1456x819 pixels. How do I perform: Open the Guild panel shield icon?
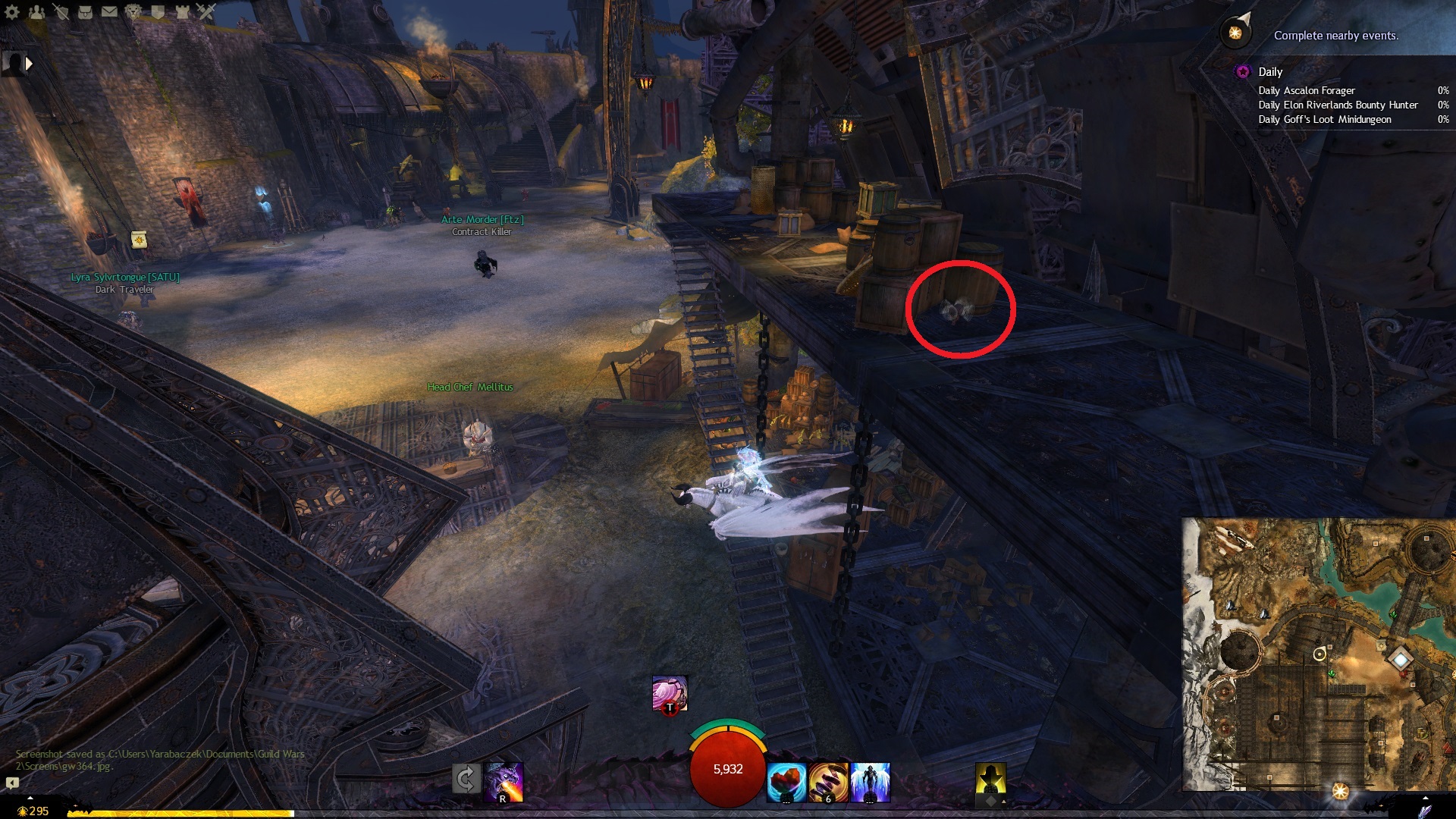pyautogui.click(x=158, y=11)
